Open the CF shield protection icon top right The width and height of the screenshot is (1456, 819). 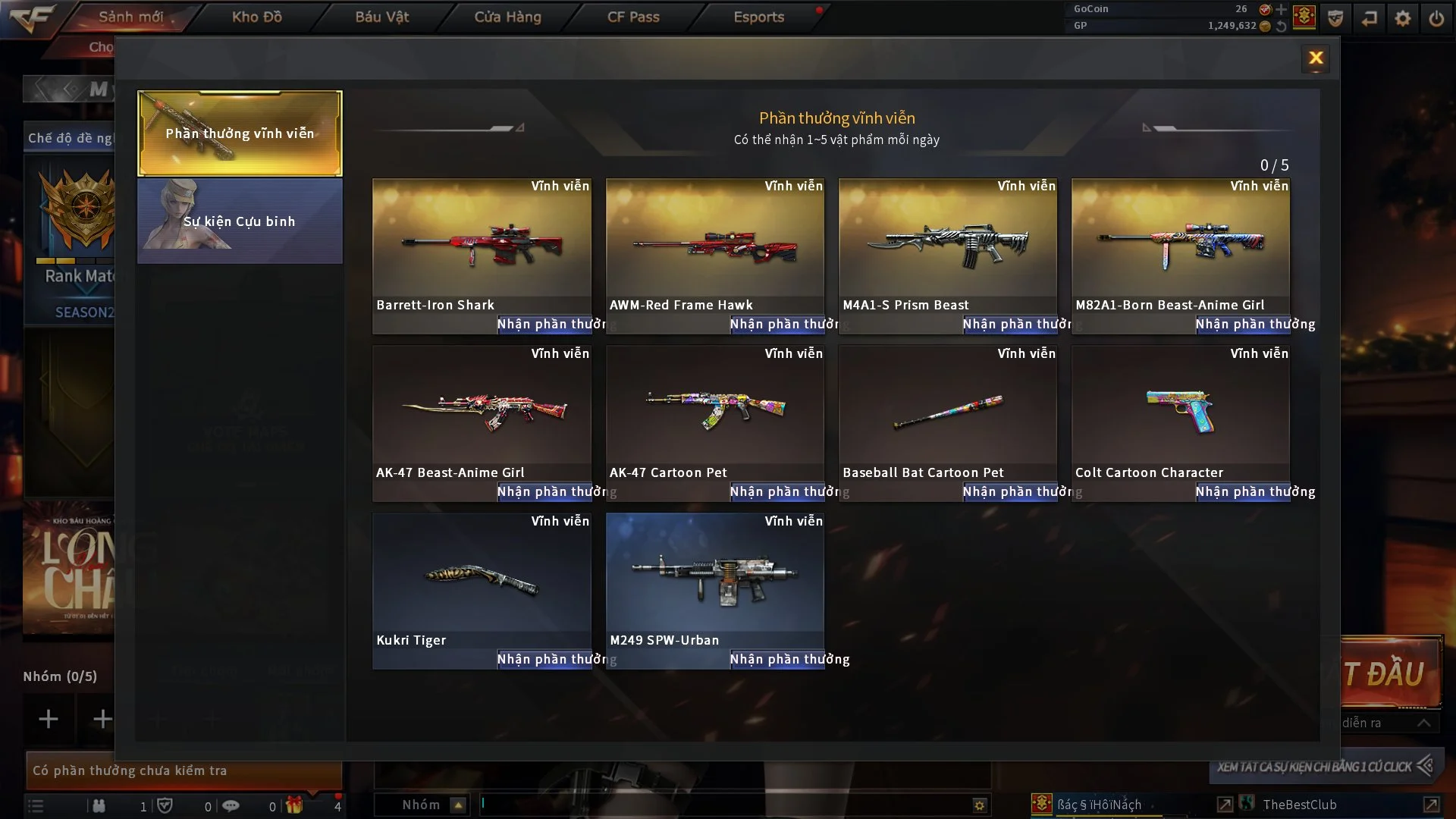[1335, 17]
